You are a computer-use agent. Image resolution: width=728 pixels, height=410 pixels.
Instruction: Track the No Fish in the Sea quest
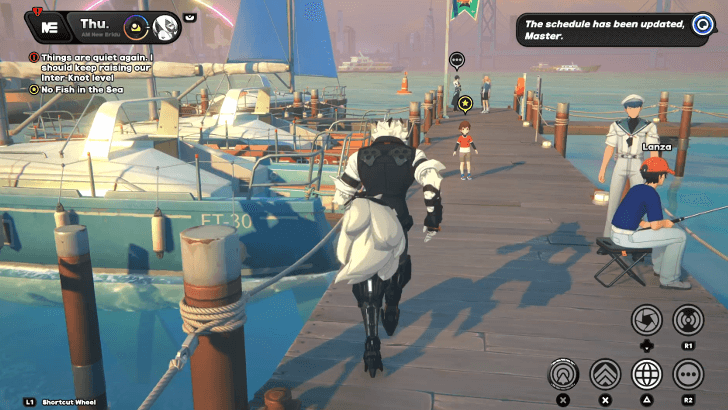[83, 90]
